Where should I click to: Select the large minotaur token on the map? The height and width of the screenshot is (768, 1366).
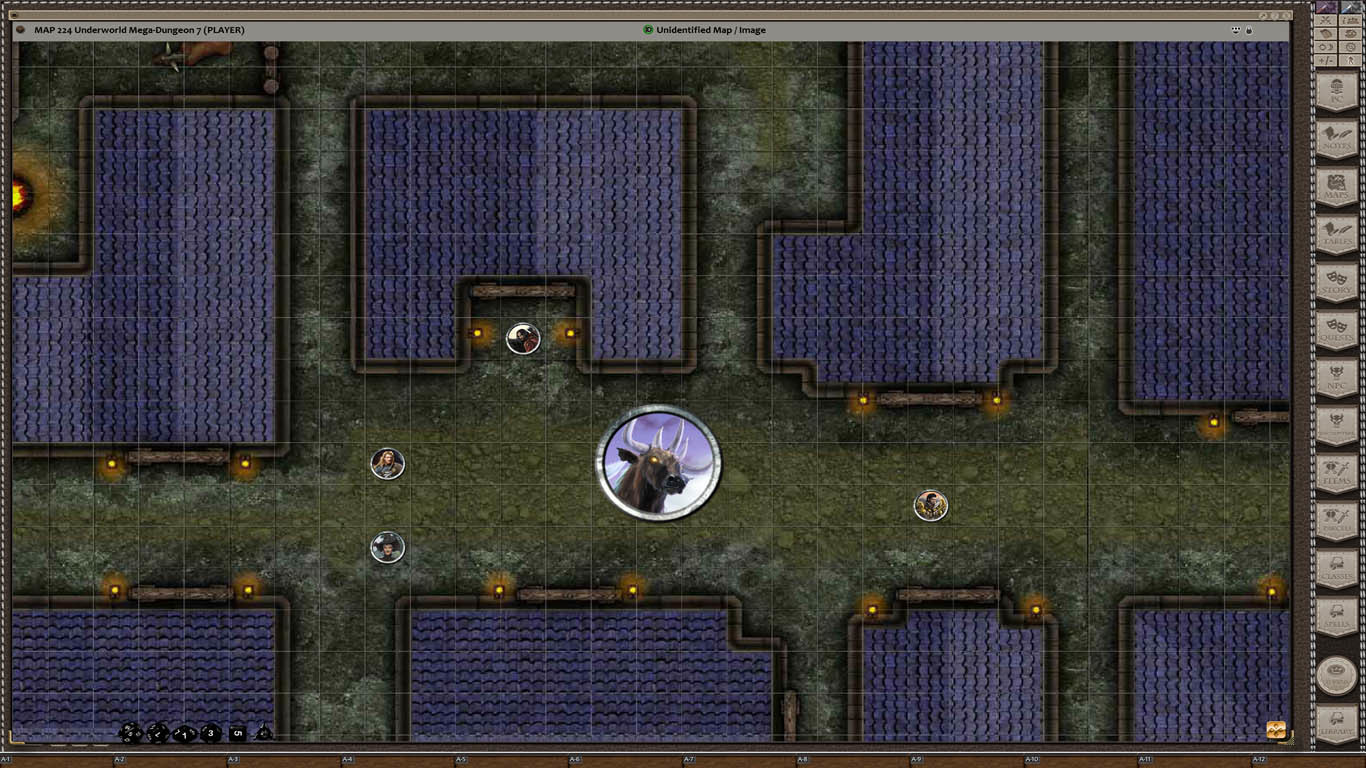(x=659, y=464)
